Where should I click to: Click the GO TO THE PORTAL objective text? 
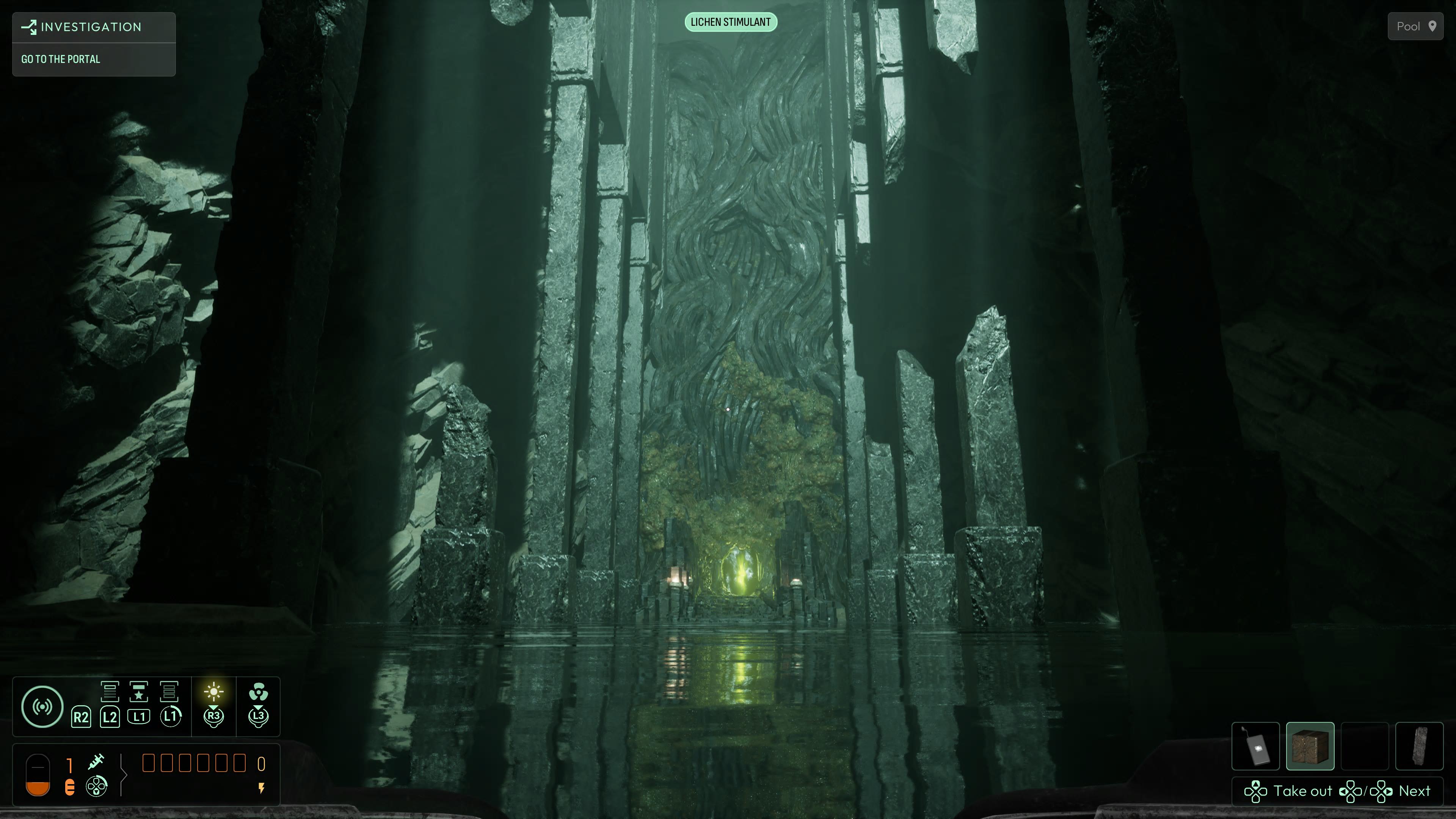click(61, 59)
